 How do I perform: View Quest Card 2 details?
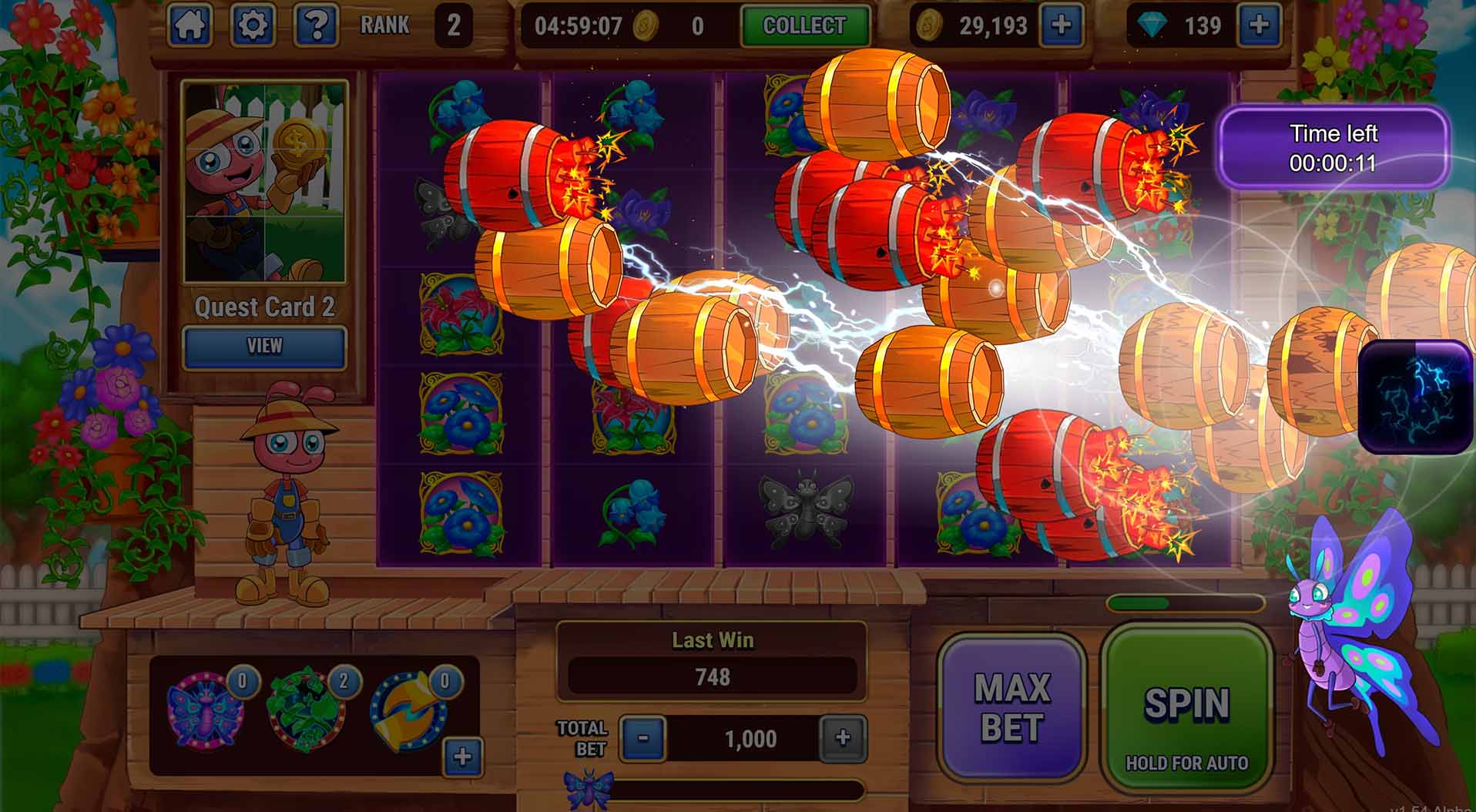263,345
